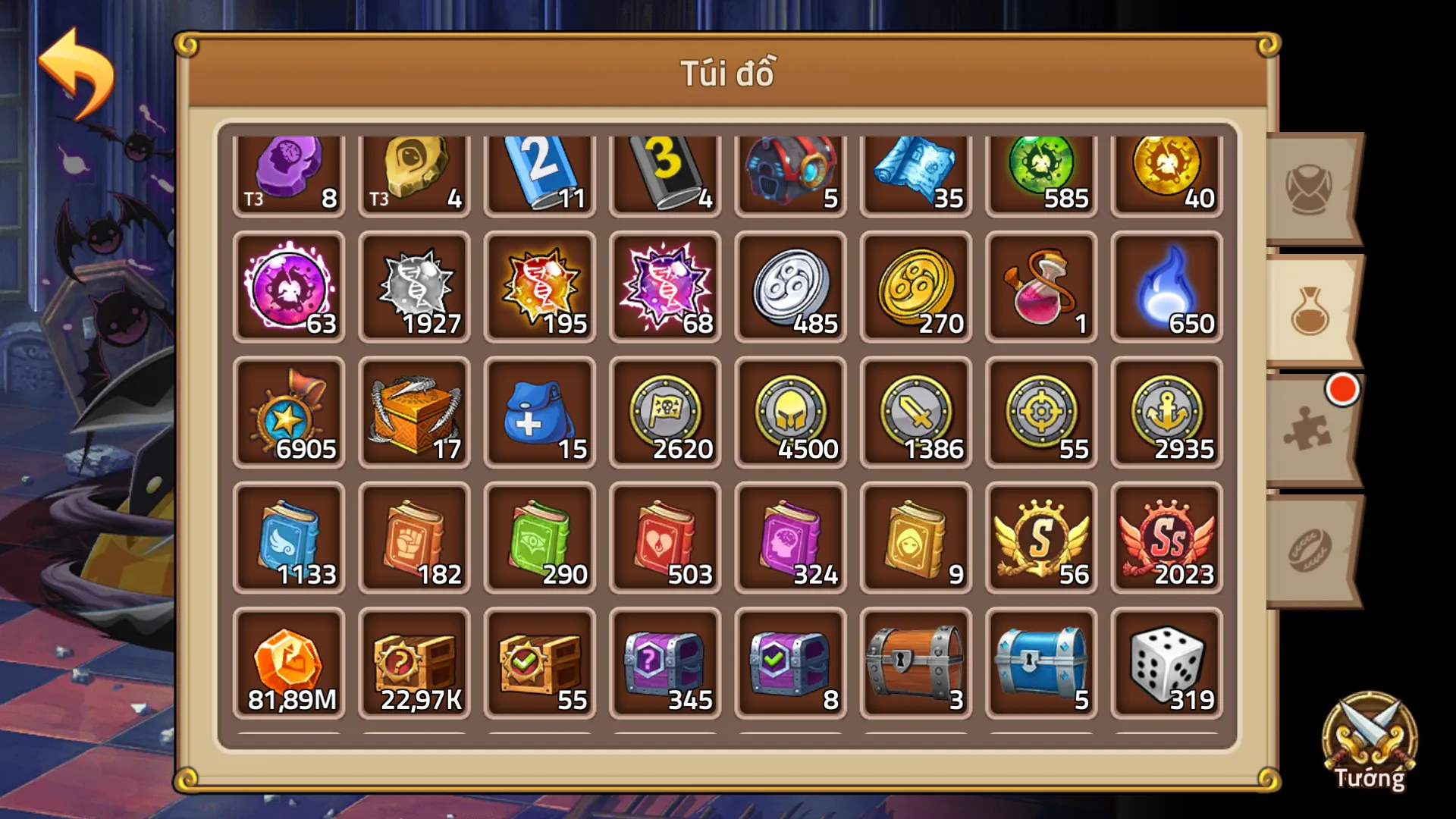
Task: Click the blue first-aid backpack item
Action: coord(540,413)
